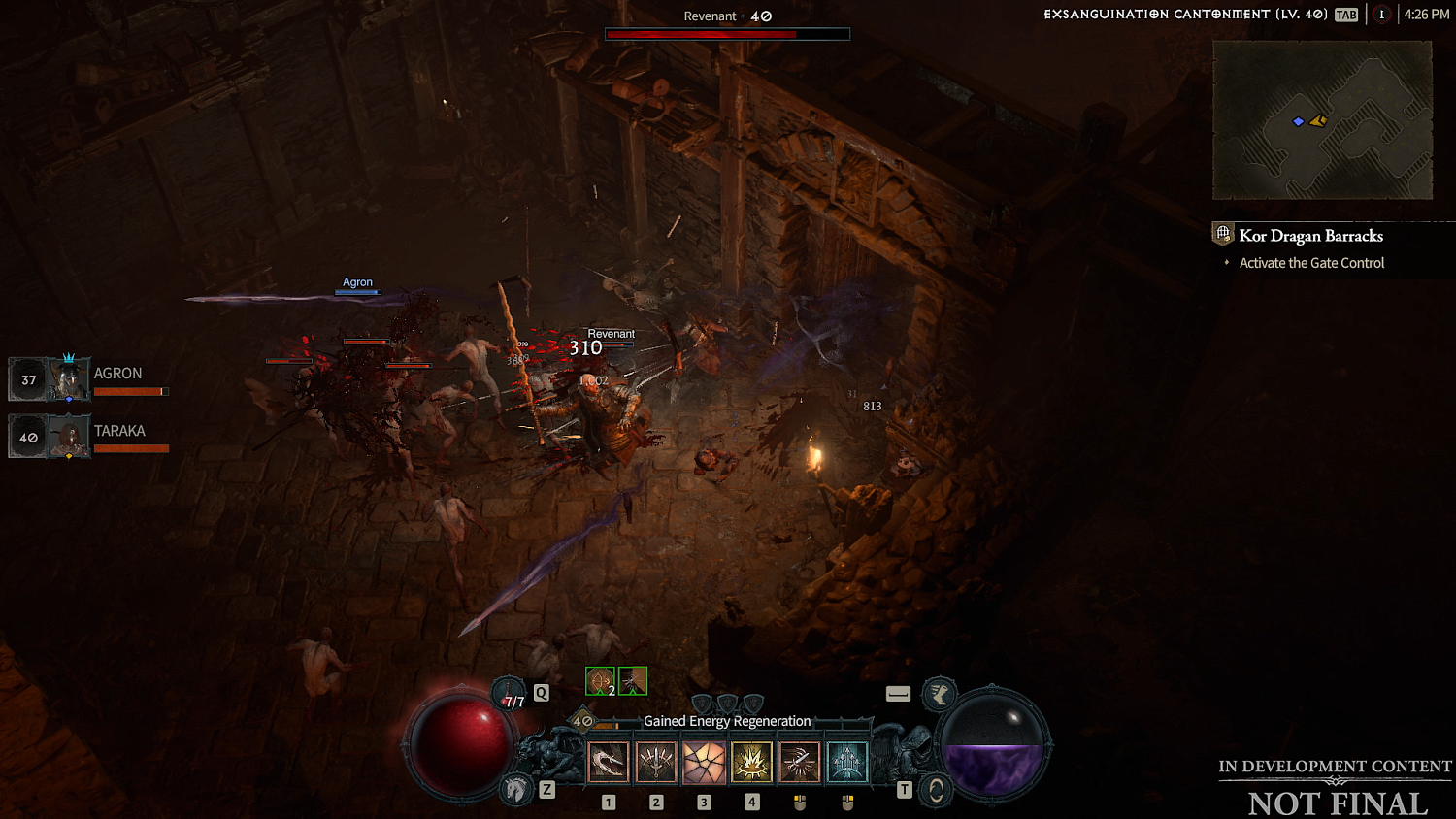The image size is (1456, 819).
Task: Select the amber shatter skill in slot 3
Action: (704, 762)
